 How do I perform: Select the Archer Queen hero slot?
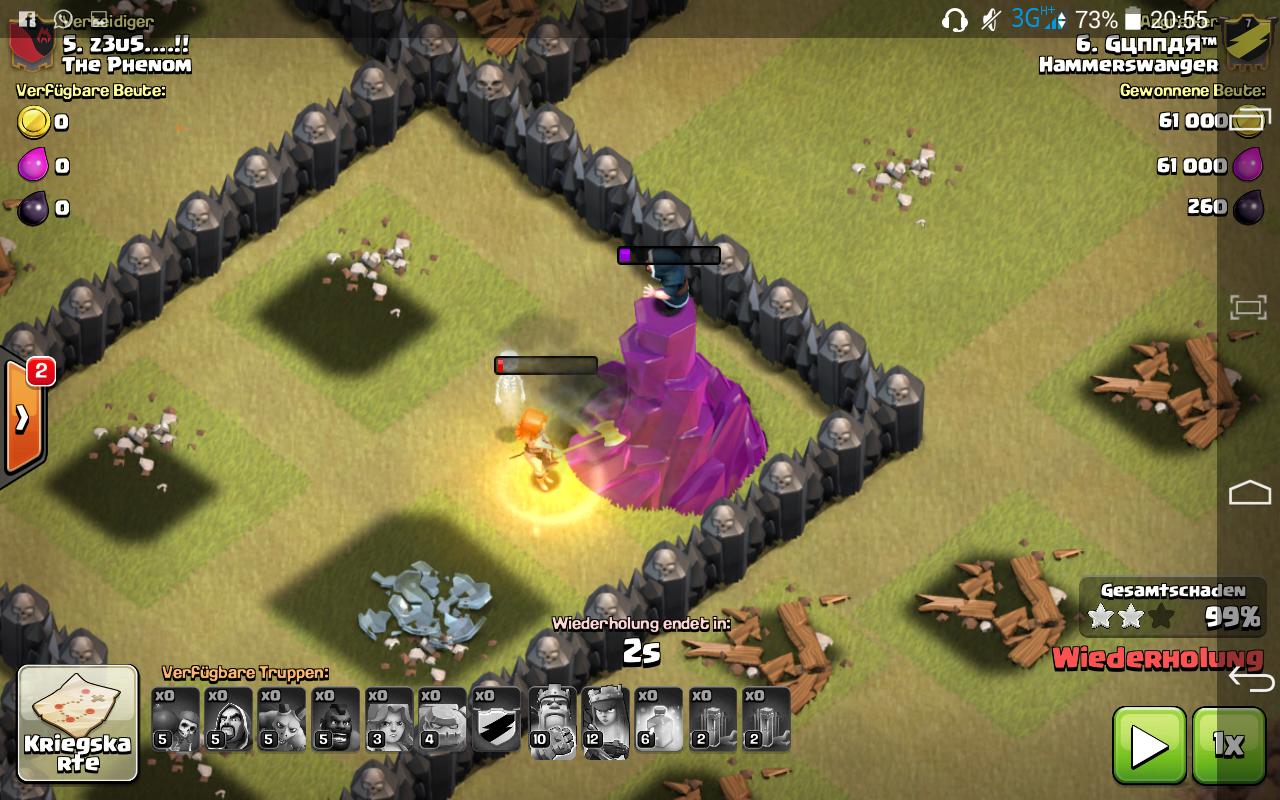[606, 721]
